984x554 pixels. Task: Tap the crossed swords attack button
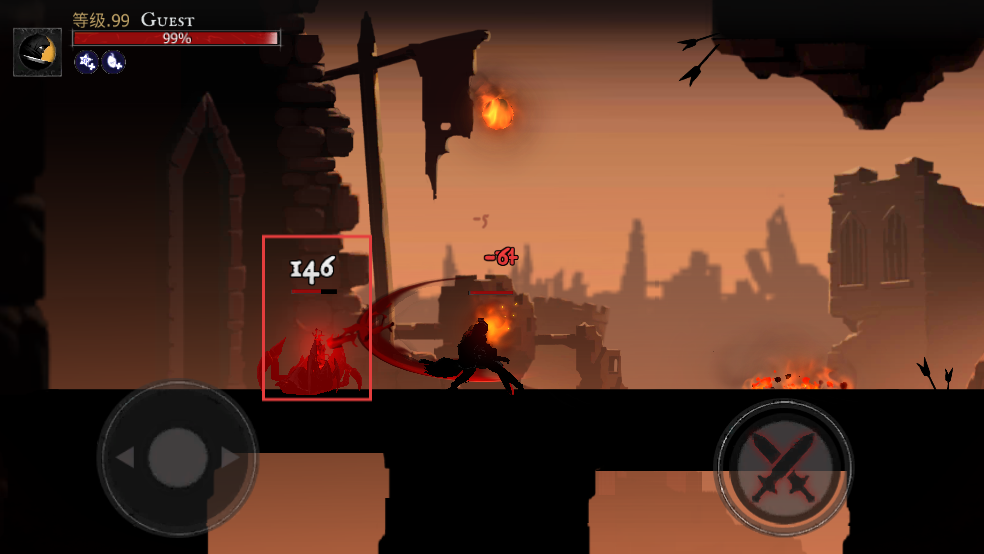(783, 466)
